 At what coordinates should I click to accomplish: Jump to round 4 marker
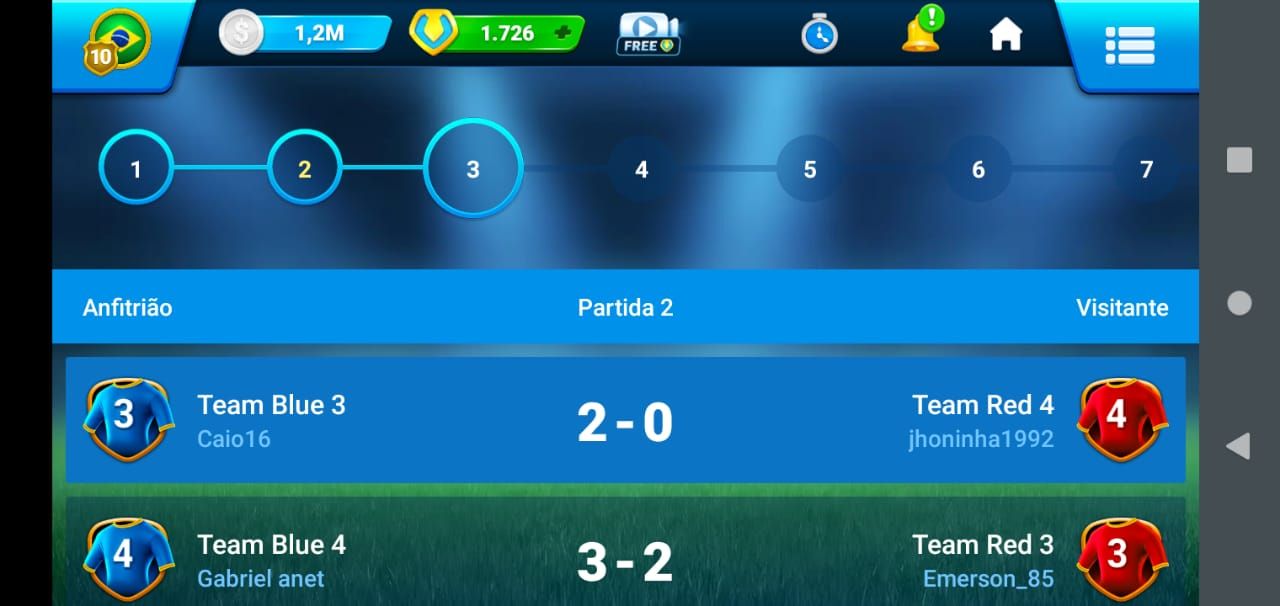pos(641,169)
